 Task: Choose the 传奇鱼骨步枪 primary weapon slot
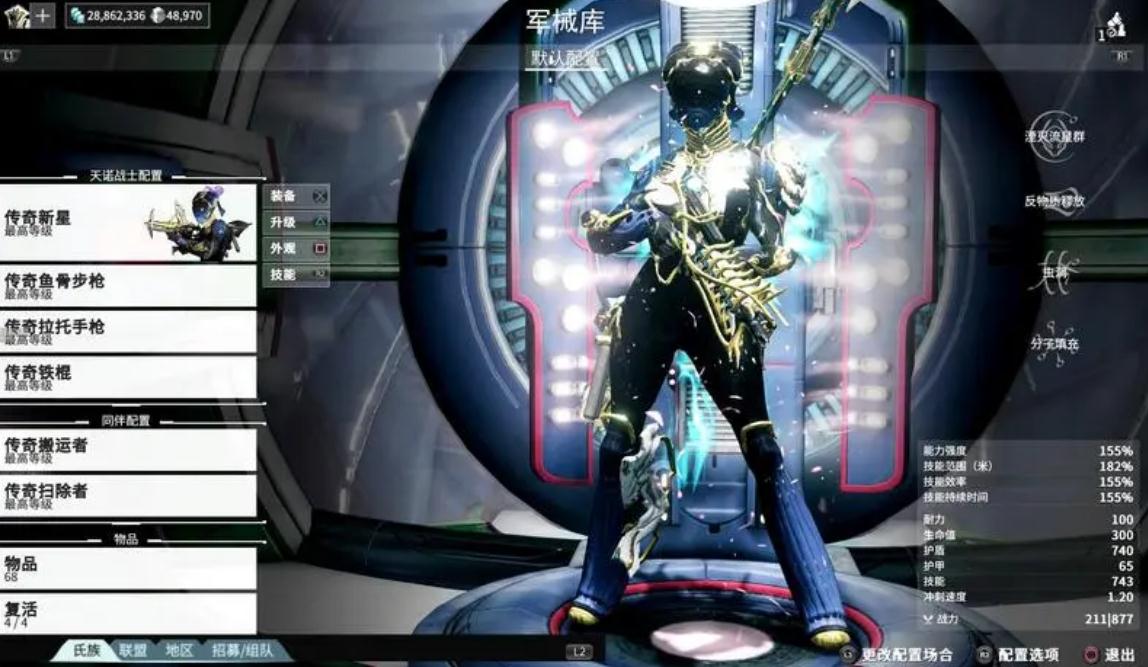point(128,286)
